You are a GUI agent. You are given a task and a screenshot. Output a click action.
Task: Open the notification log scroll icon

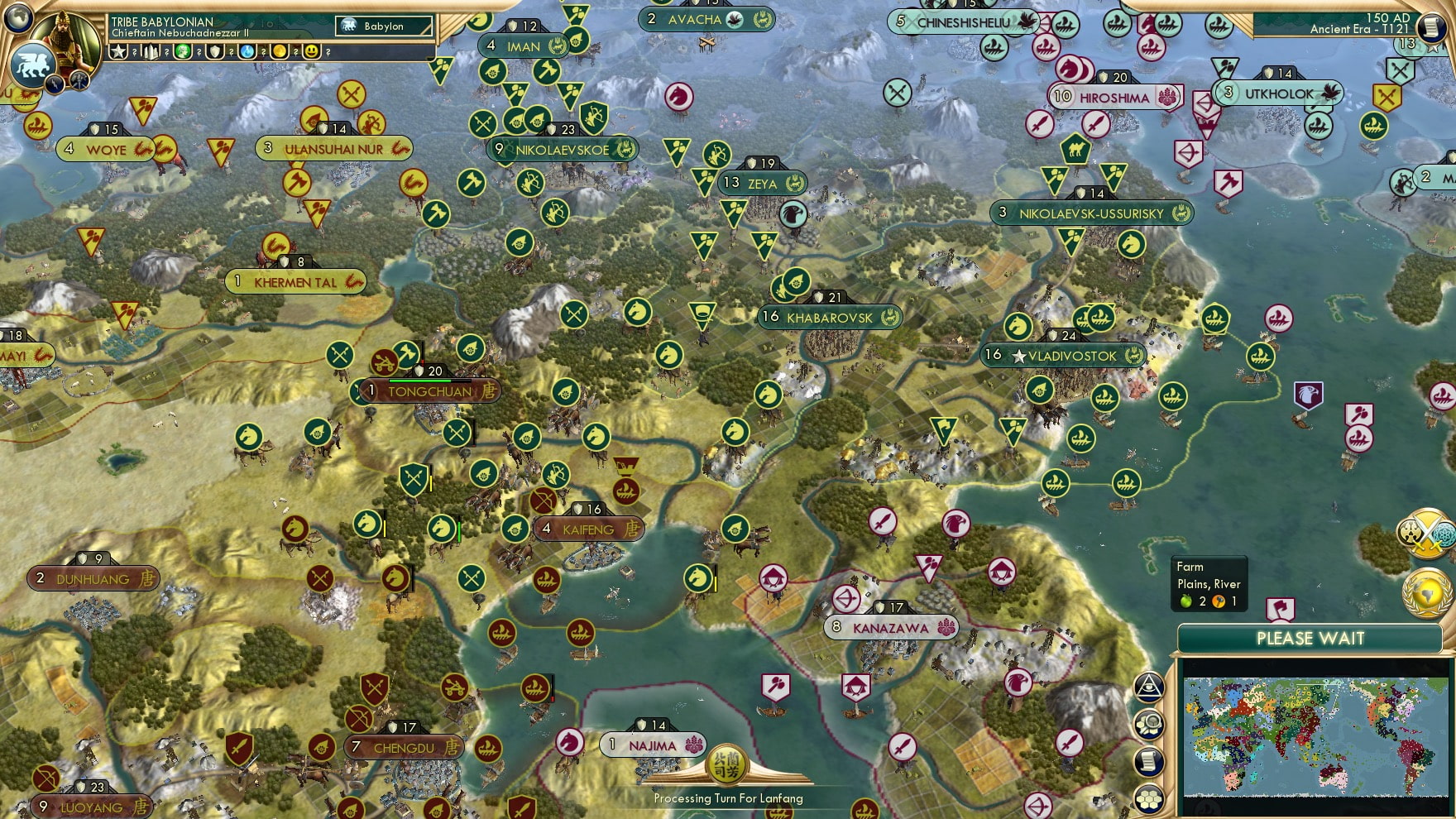tap(1150, 760)
